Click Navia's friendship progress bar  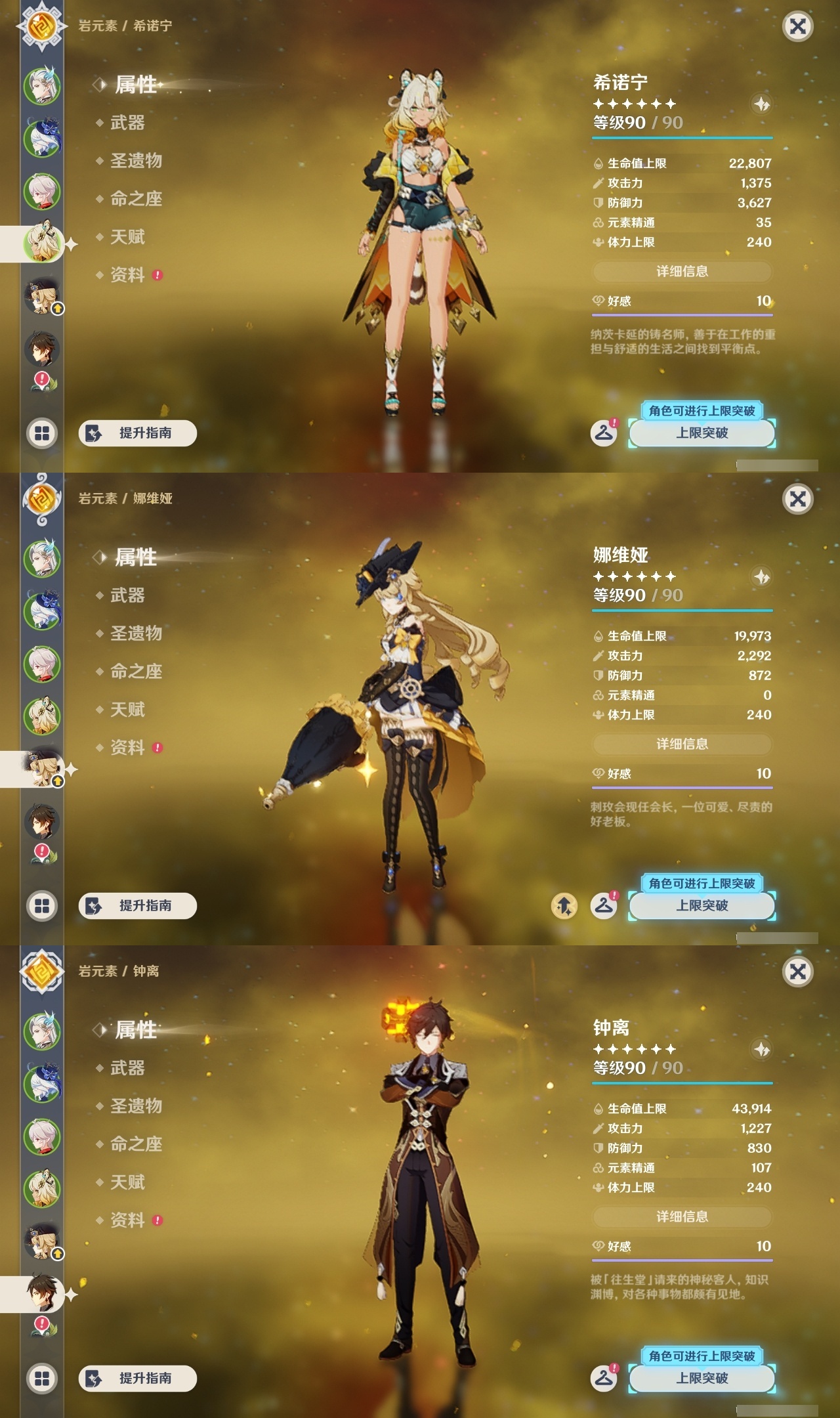pos(681,786)
